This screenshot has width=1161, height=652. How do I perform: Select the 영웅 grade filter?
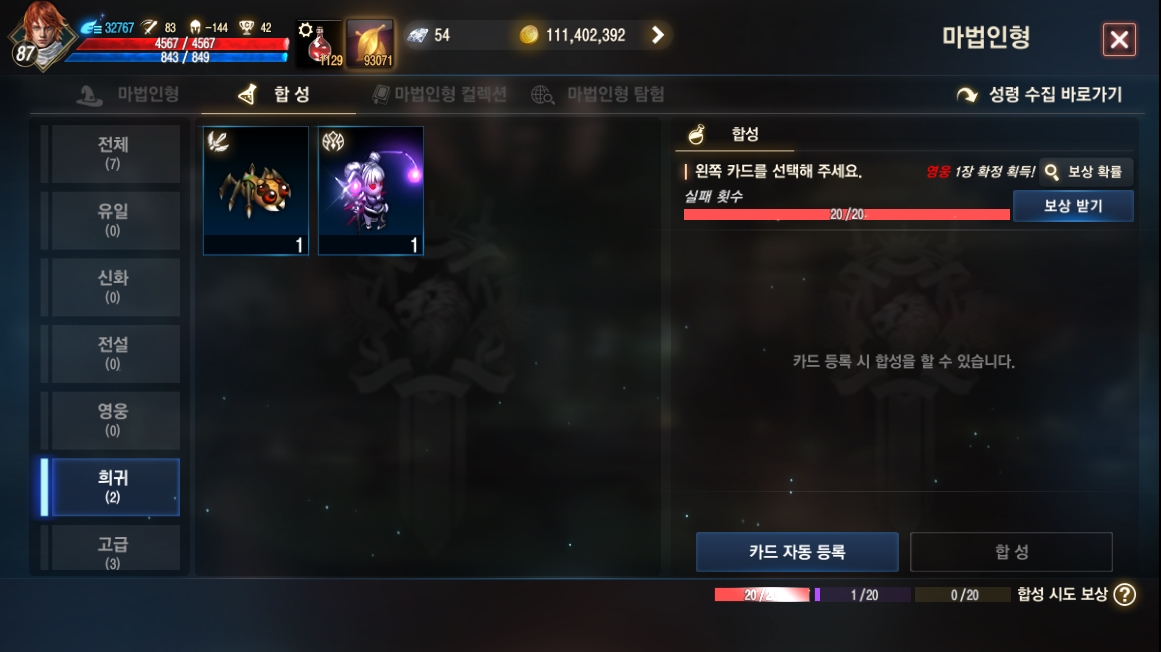coord(112,420)
